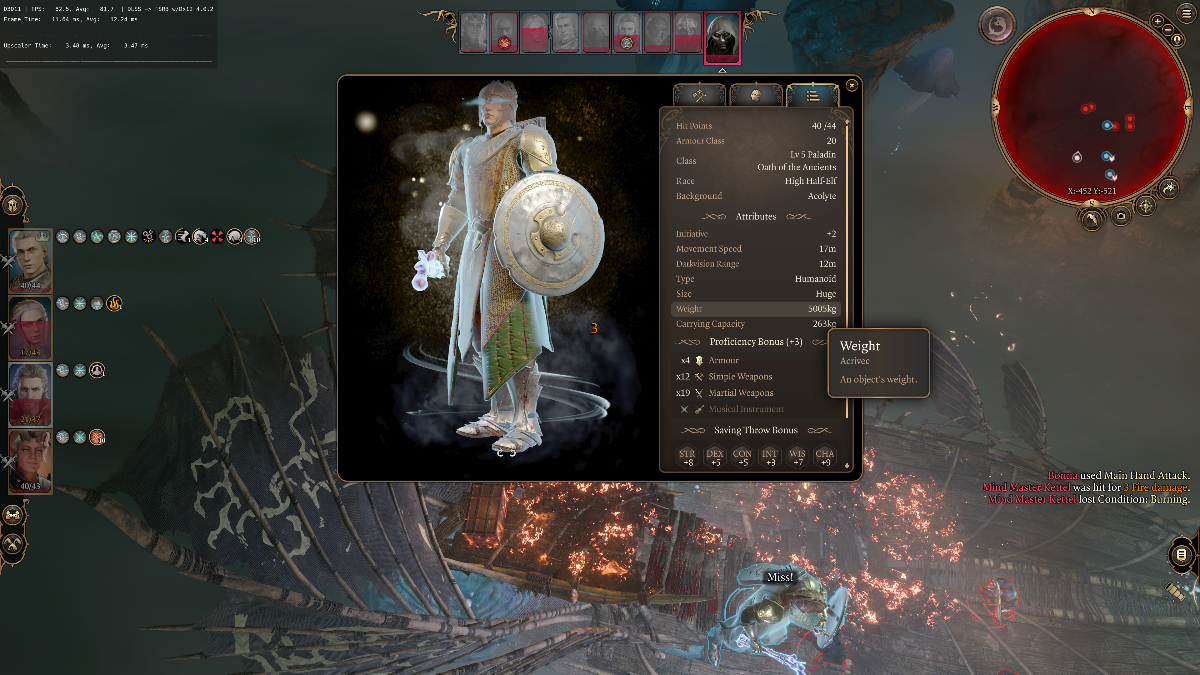Select the blond paladin party portrait
The height and width of the screenshot is (675, 1200).
click(29, 260)
